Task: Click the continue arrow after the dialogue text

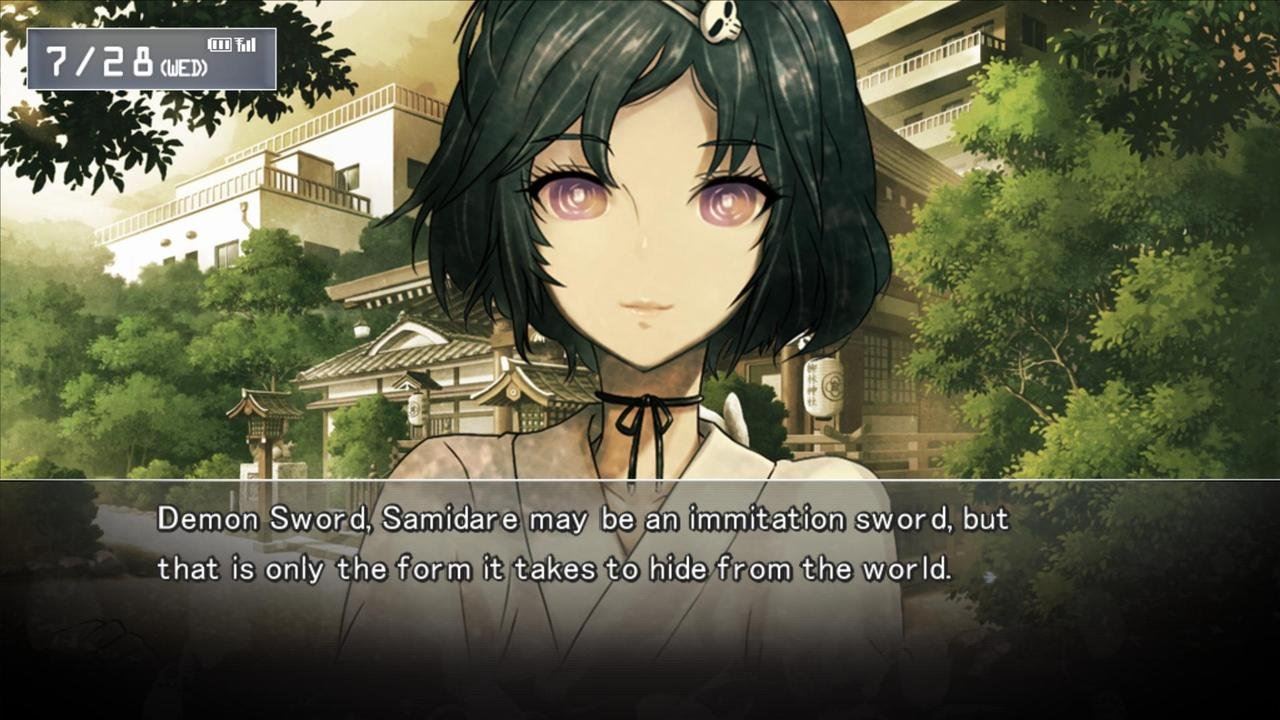Action: [989, 576]
